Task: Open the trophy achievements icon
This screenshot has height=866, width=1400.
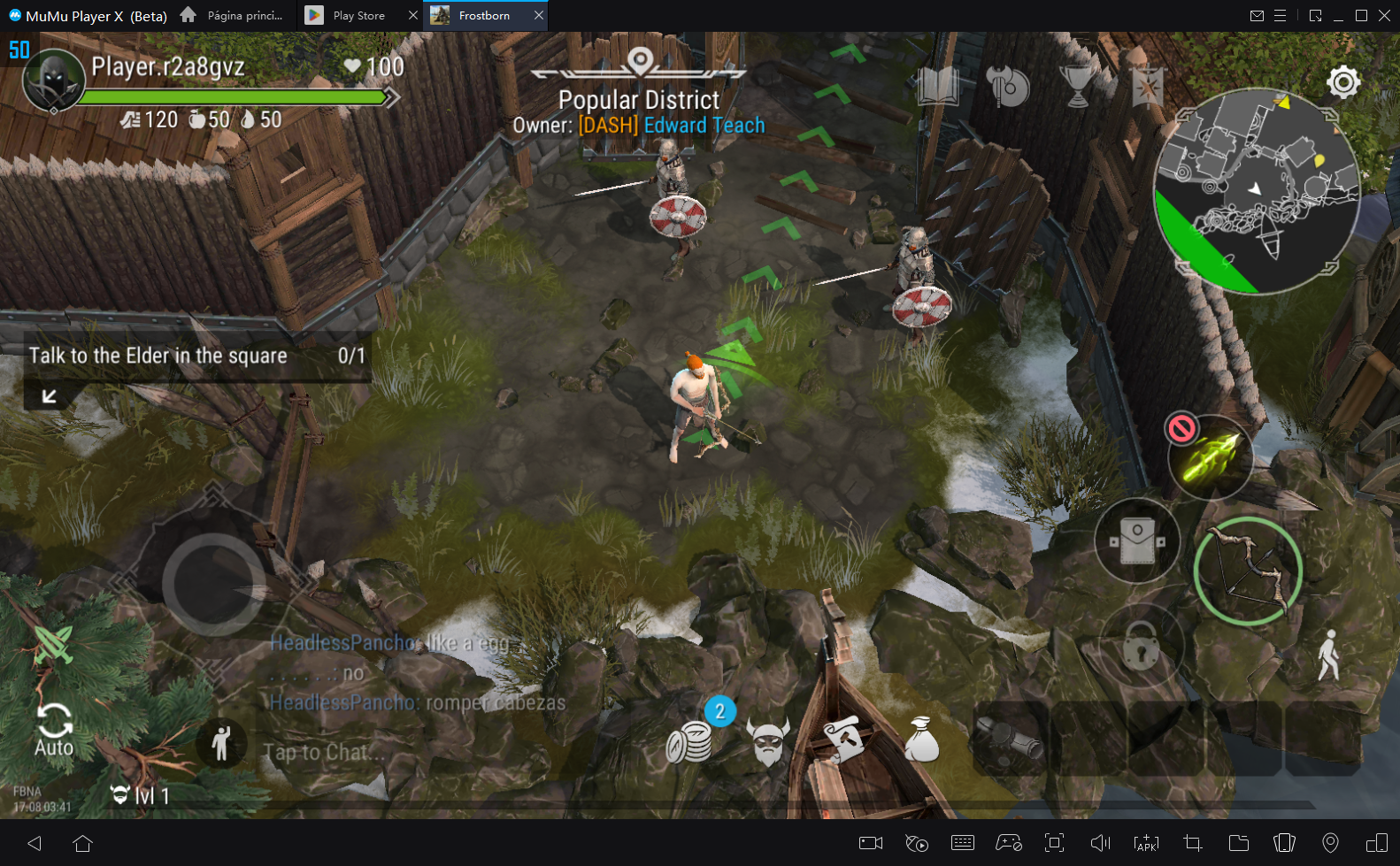Action: coord(1077,87)
